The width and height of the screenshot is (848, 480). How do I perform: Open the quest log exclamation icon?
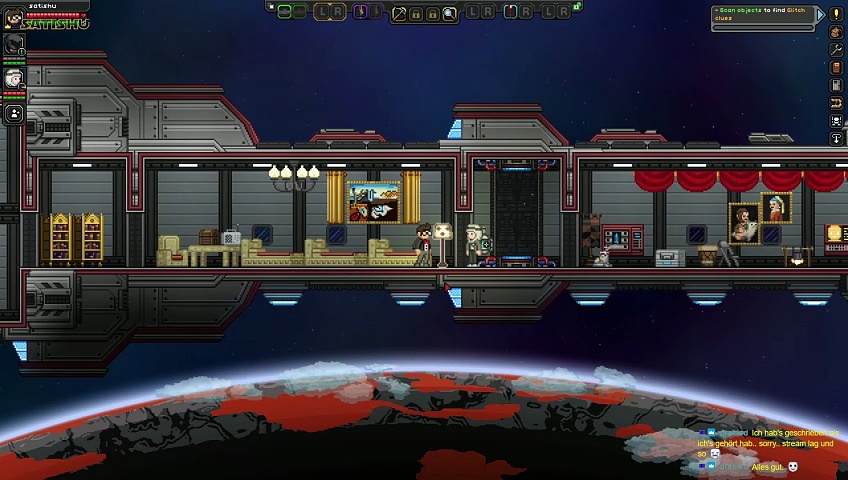pyautogui.click(x=837, y=14)
